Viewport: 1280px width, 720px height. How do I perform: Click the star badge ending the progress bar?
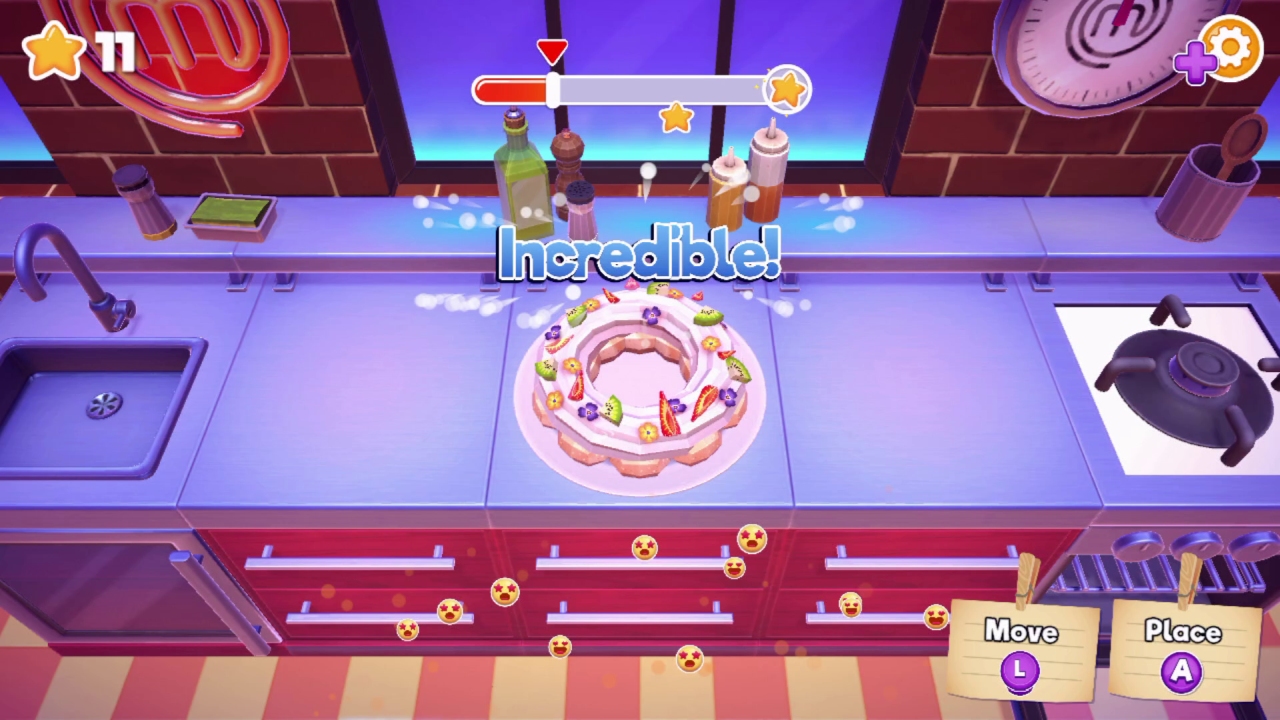coord(786,88)
